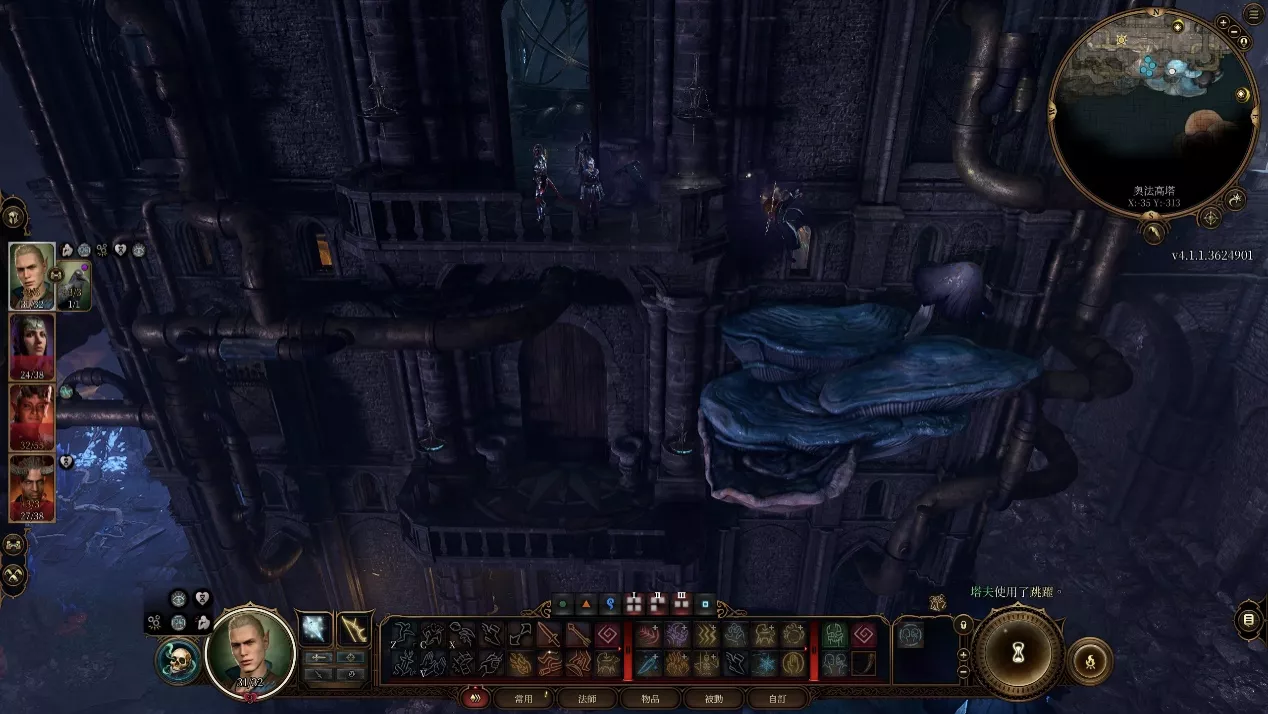
Task: Switch to the 自訂 hotbar tab
Action: tap(776, 698)
